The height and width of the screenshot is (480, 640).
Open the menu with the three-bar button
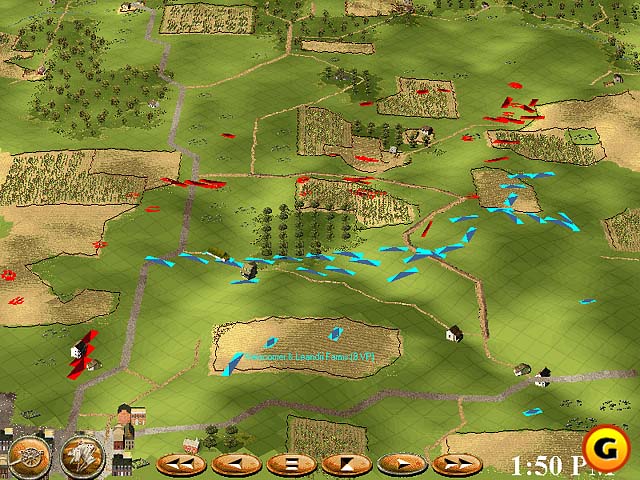291,464
